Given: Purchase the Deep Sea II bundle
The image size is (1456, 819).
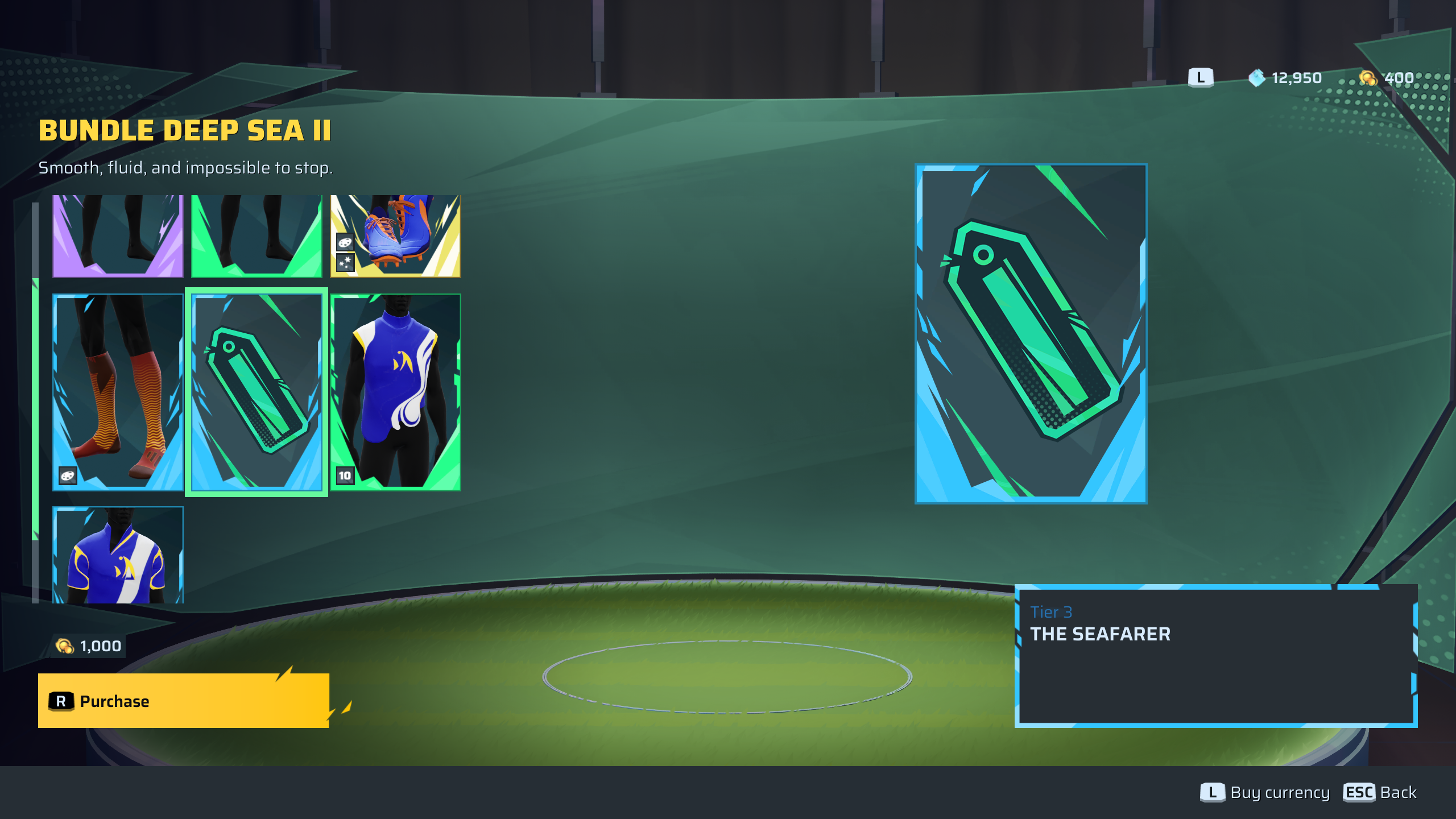Looking at the screenshot, I should coord(183,701).
